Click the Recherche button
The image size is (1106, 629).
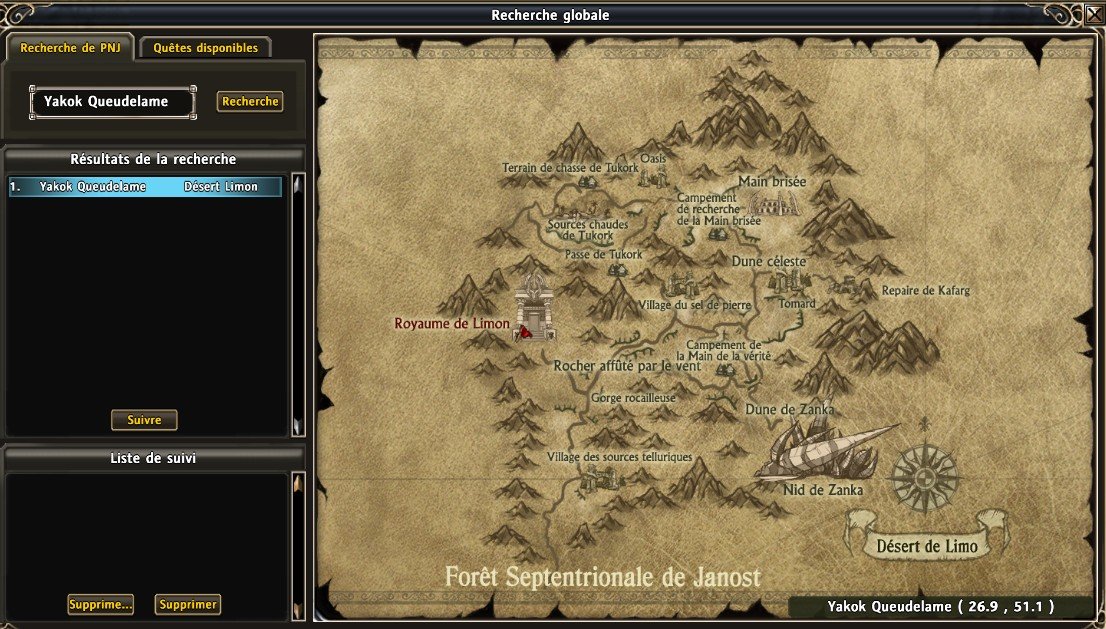point(250,101)
